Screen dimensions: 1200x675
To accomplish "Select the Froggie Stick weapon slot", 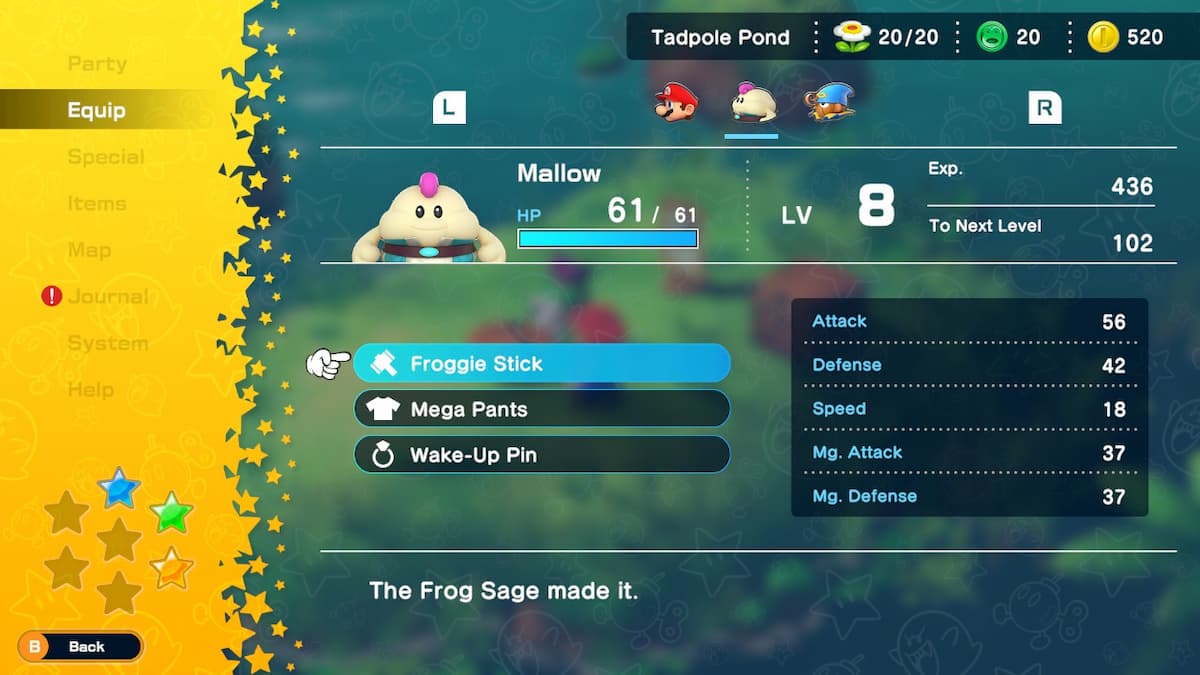I will pos(541,363).
